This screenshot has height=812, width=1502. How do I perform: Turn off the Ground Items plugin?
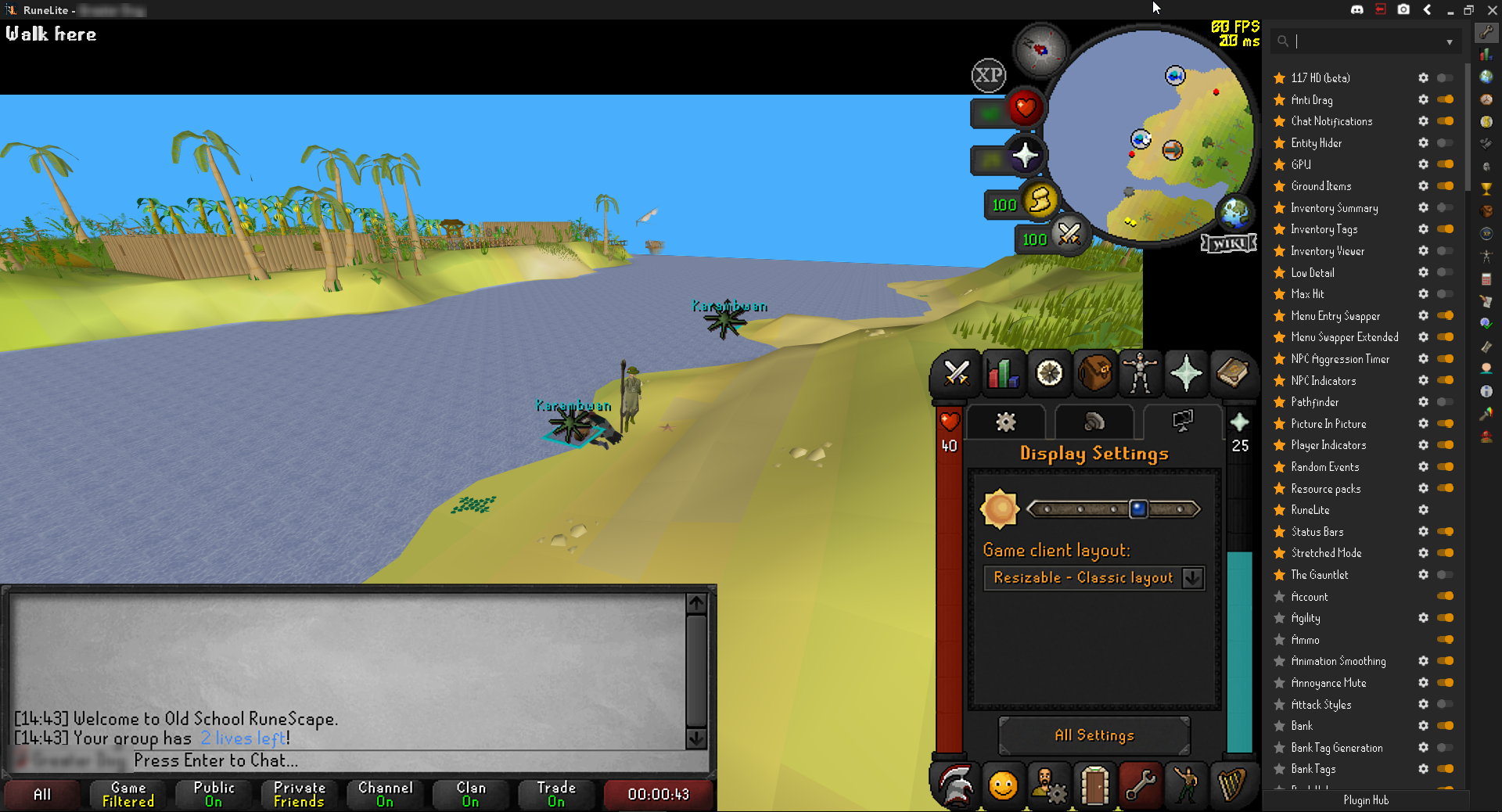1444,186
